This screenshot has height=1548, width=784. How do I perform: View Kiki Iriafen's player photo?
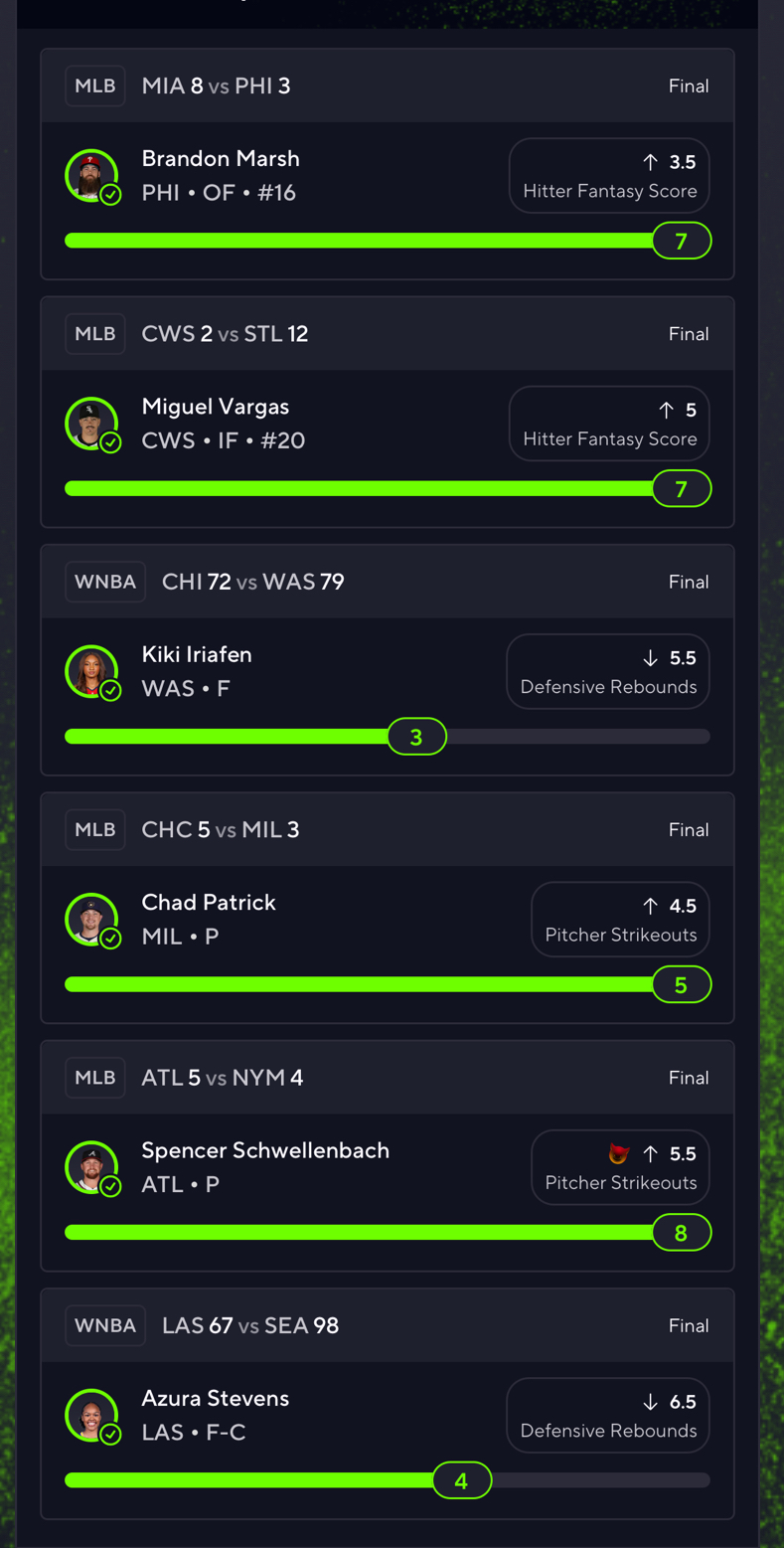coord(90,671)
